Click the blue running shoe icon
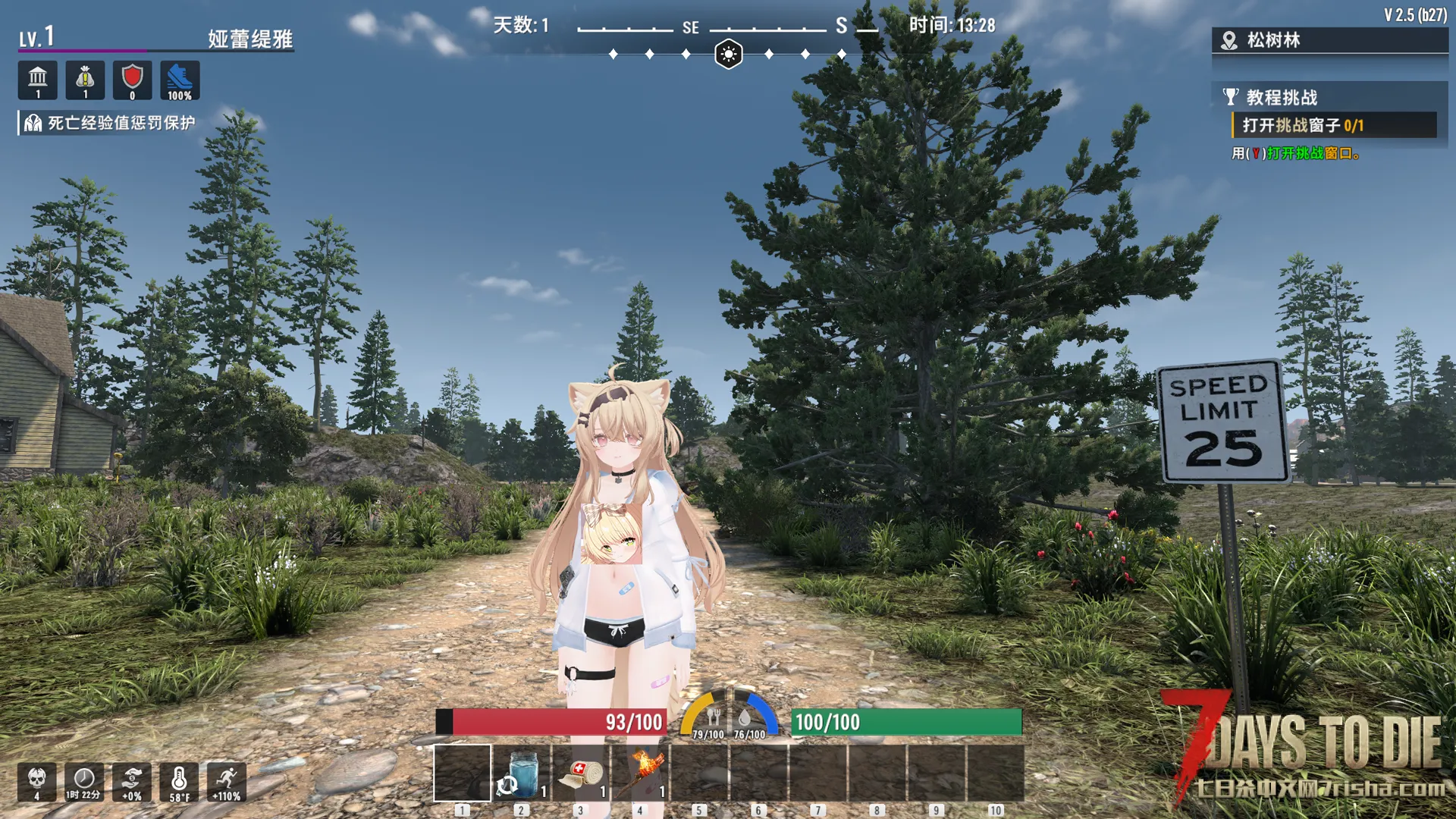Viewport: 1456px width, 819px height. coord(180,80)
